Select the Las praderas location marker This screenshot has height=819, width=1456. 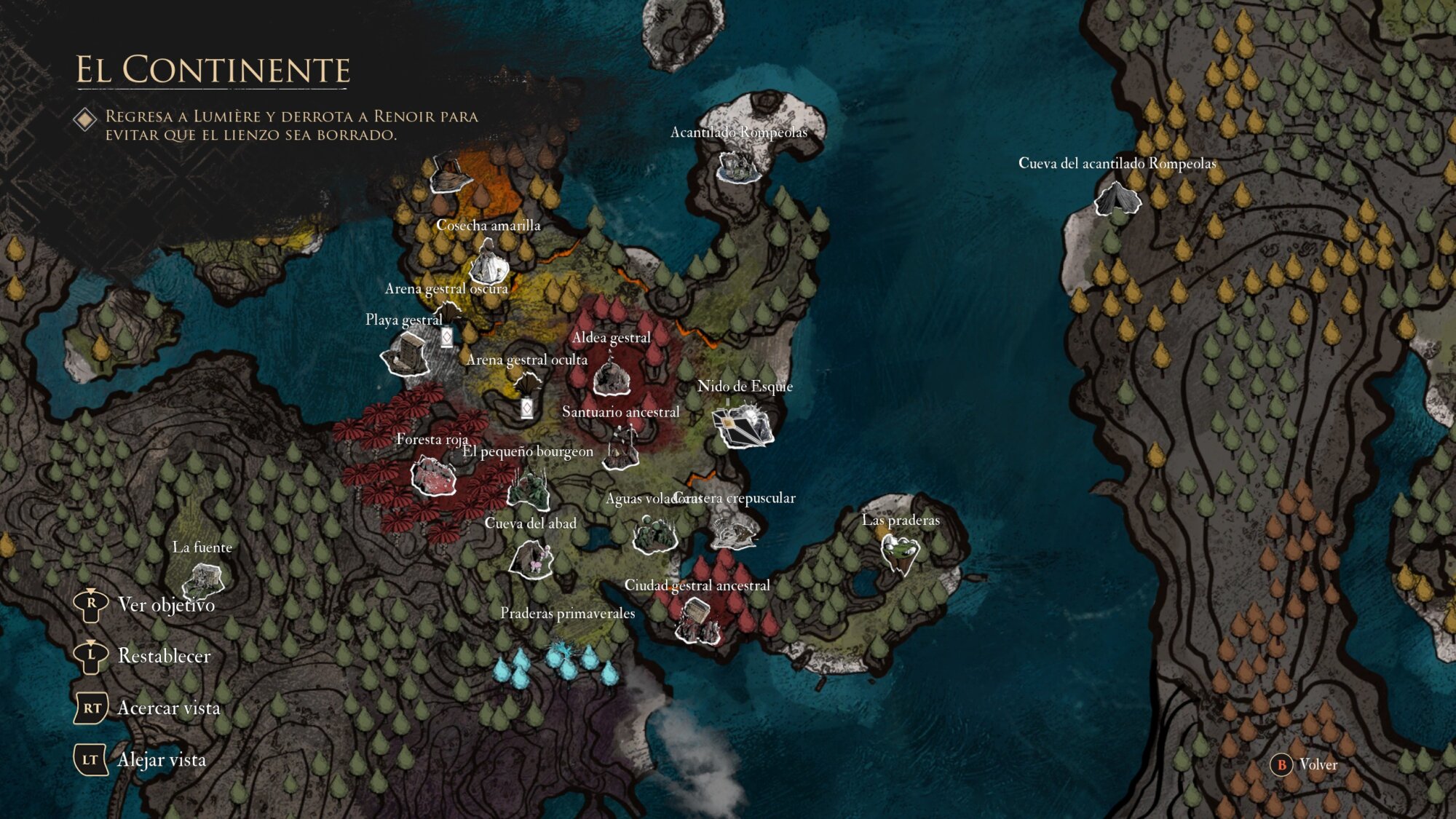(900, 553)
